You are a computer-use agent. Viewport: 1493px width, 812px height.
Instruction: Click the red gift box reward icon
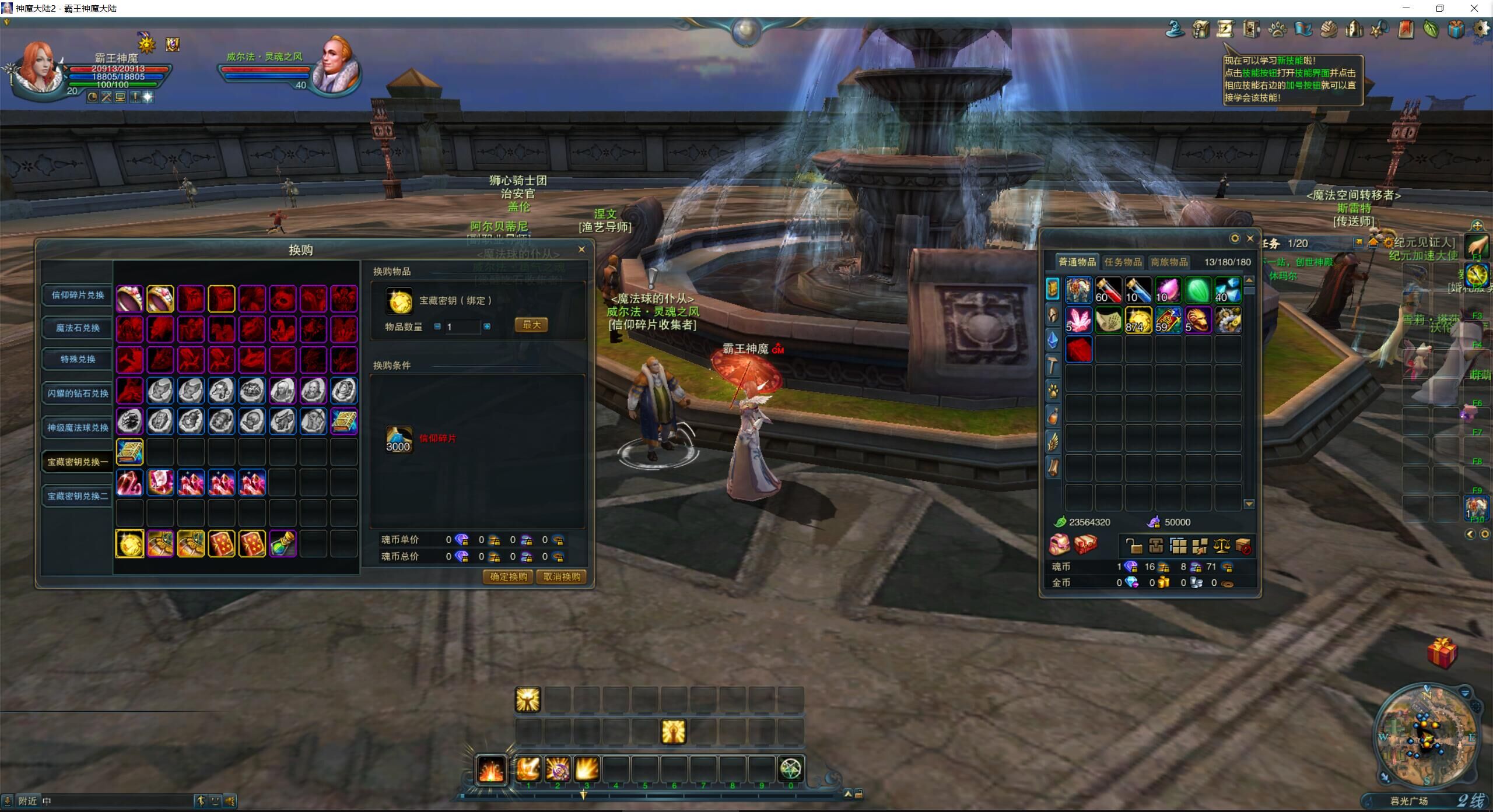(1442, 653)
